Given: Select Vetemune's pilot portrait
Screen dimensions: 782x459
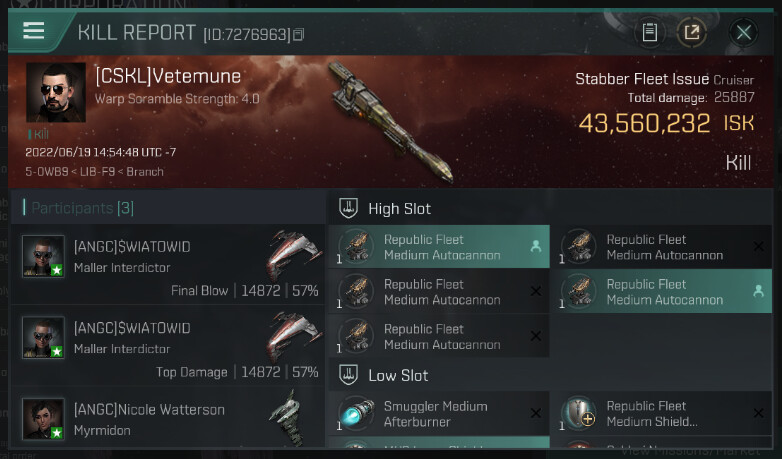Looking at the screenshot, I should point(56,93).
